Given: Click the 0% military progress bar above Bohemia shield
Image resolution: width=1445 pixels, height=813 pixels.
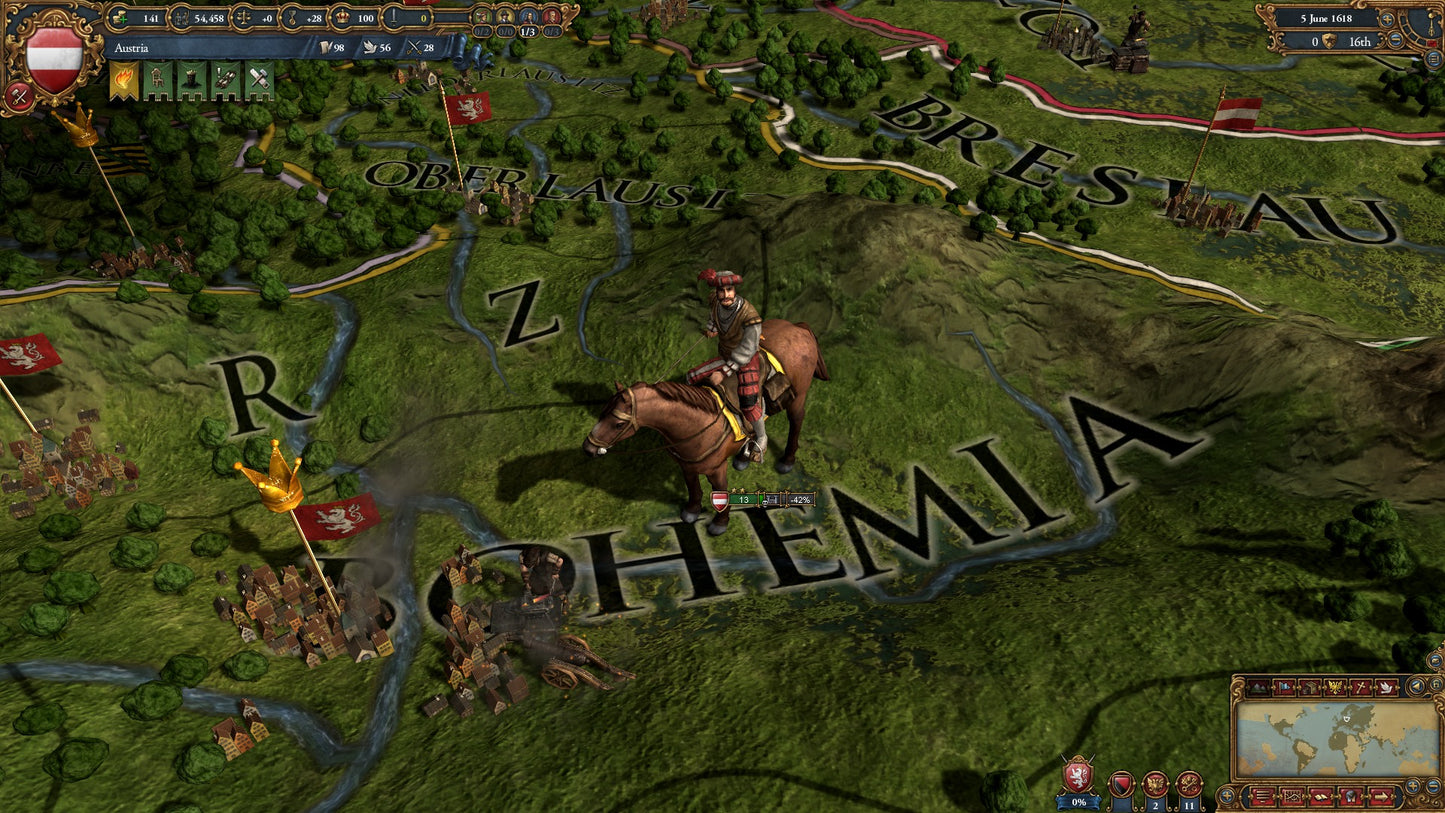Looking at the screenshot, I should (1078, 801).
